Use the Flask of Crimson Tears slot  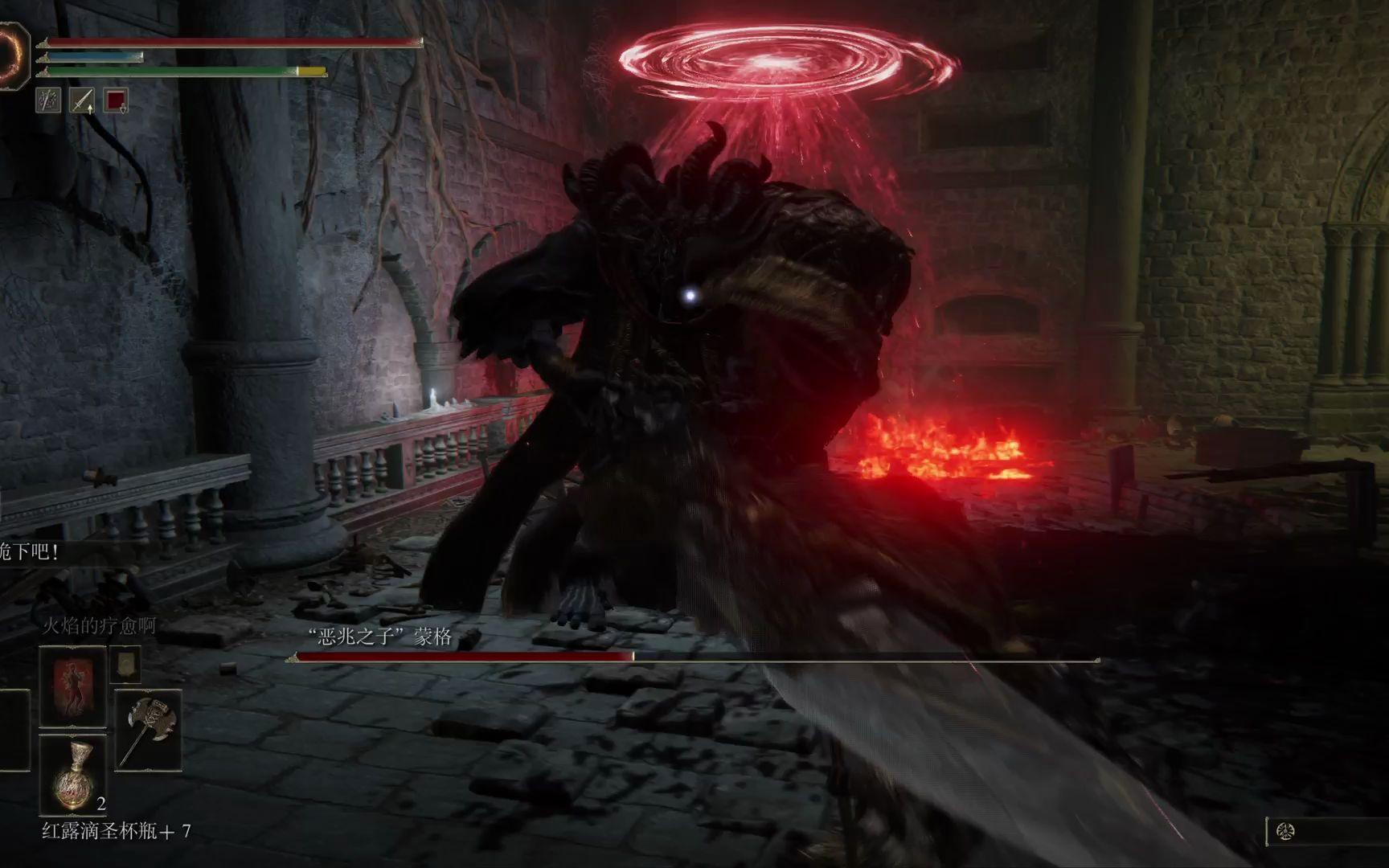tap(72, 776)
